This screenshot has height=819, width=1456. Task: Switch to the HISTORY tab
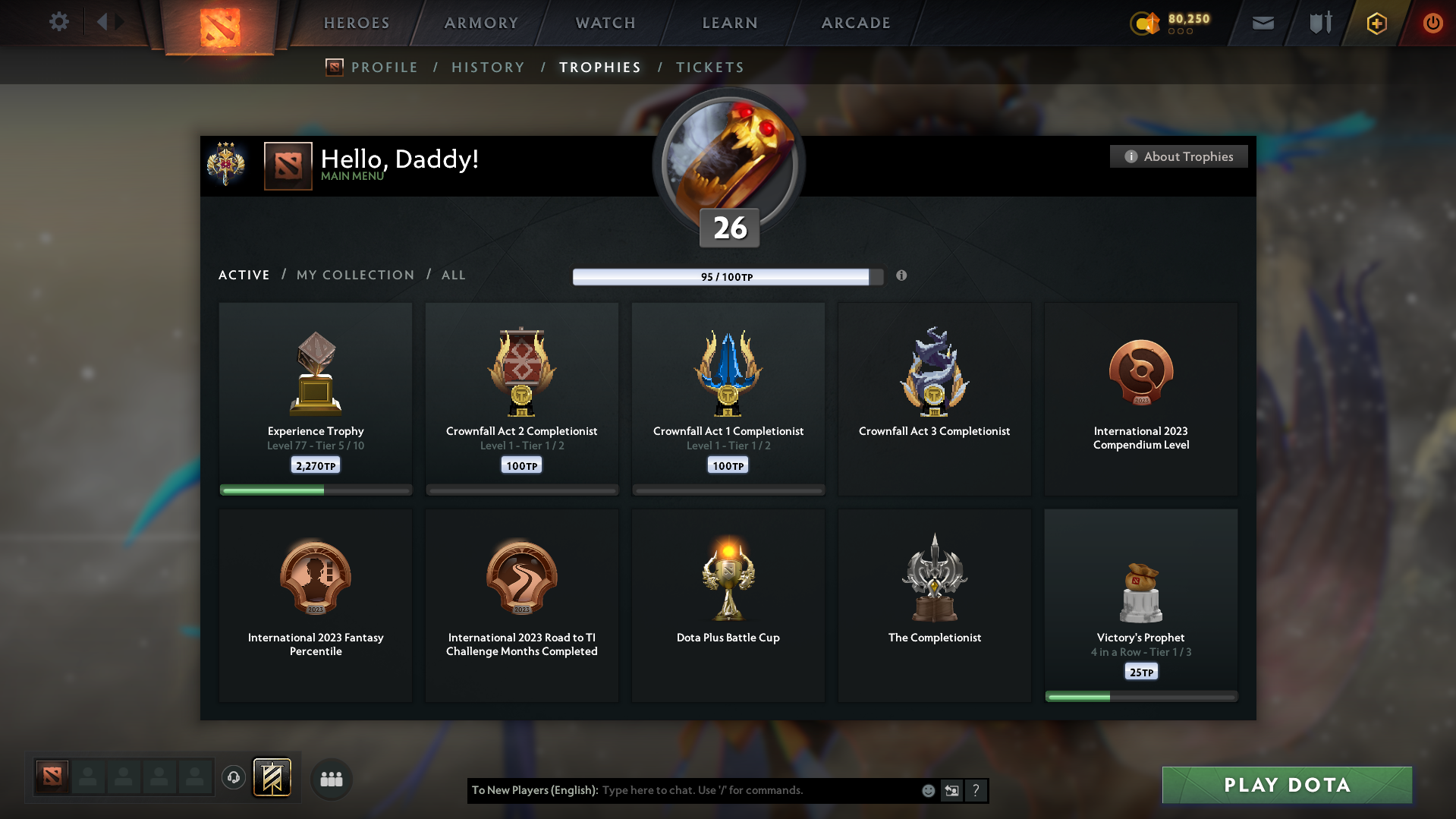(488, 67)
